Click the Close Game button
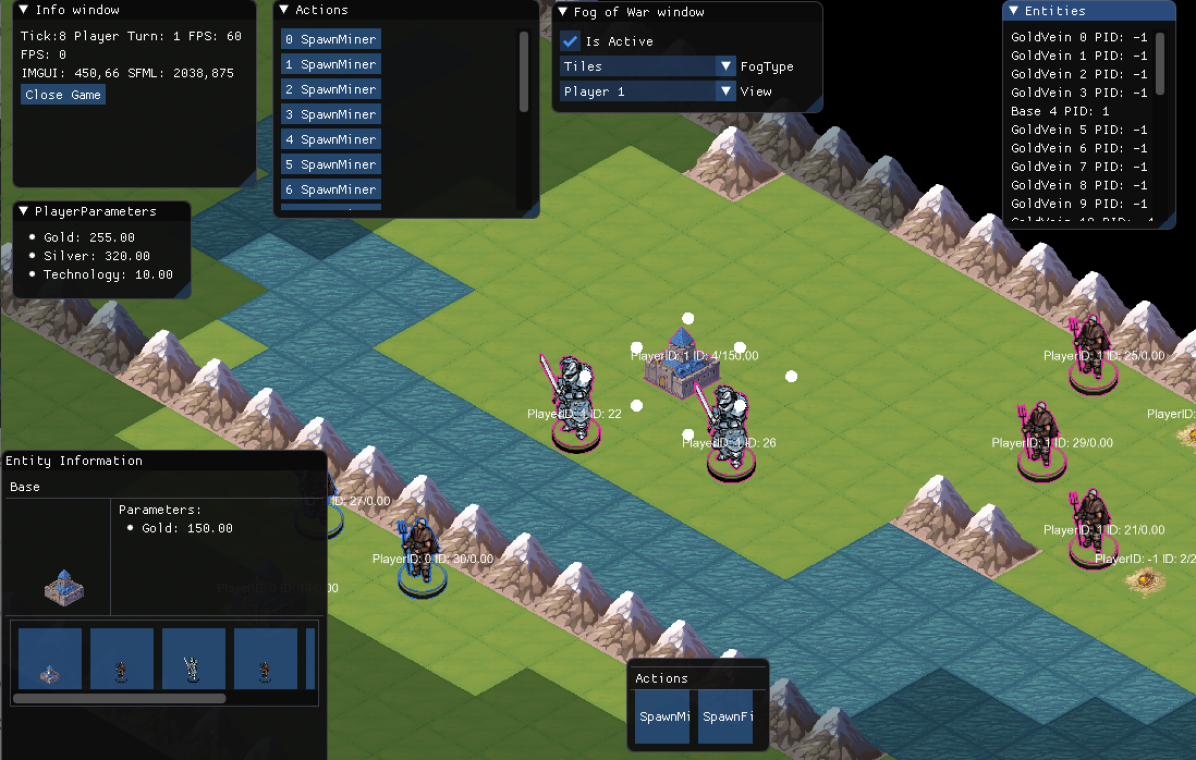The height and width of the screenshot is (760, 1196). [x=63, y=94]
